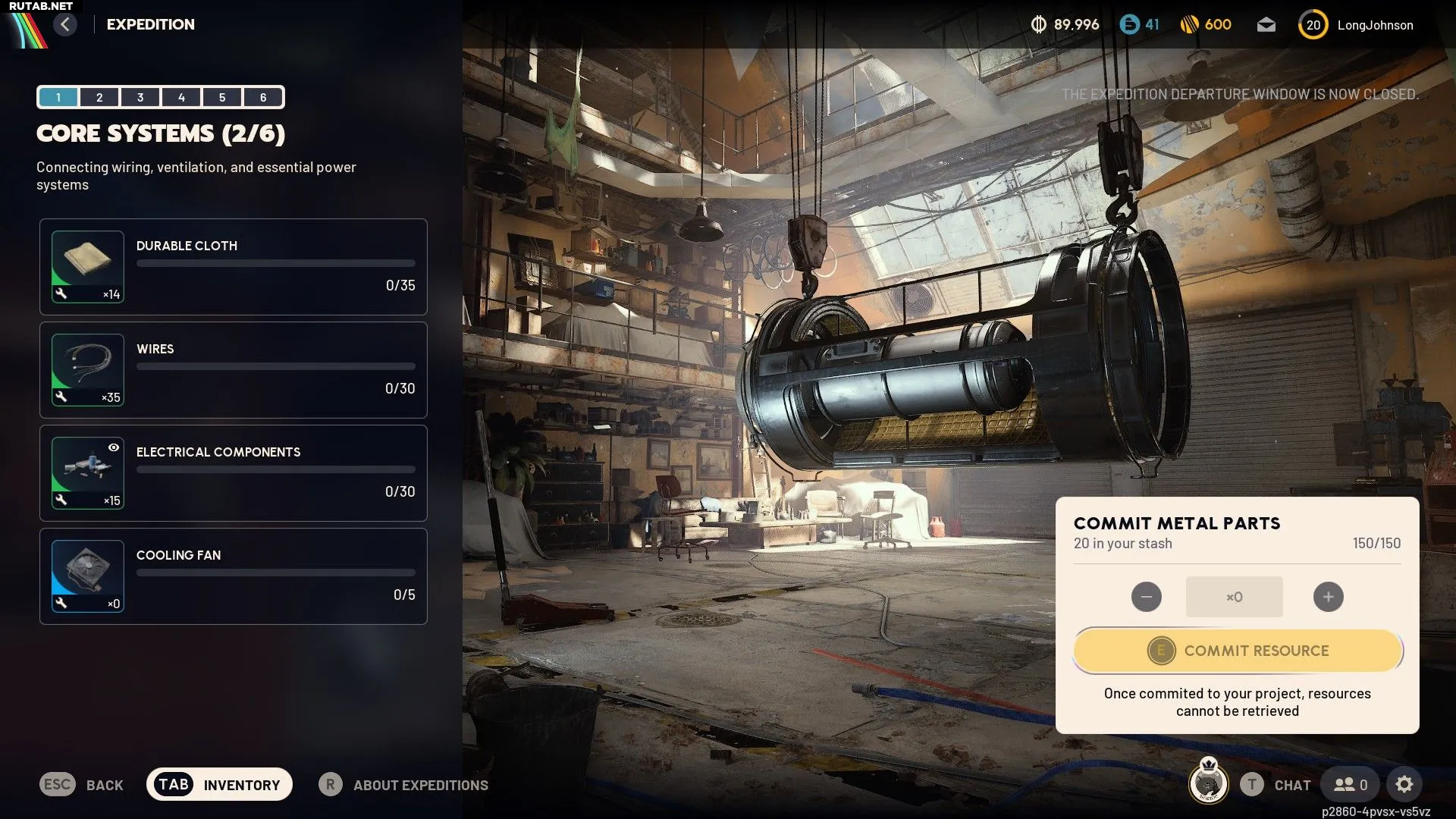Screen dimensions: 1456x819
Task: Open expedition stage 3 tab
Action: (140, 97)
